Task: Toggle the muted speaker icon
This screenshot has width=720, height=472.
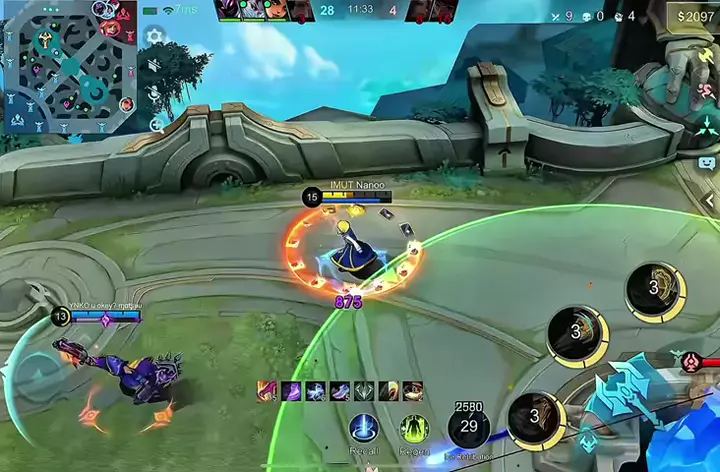Action: coord(155,66)
